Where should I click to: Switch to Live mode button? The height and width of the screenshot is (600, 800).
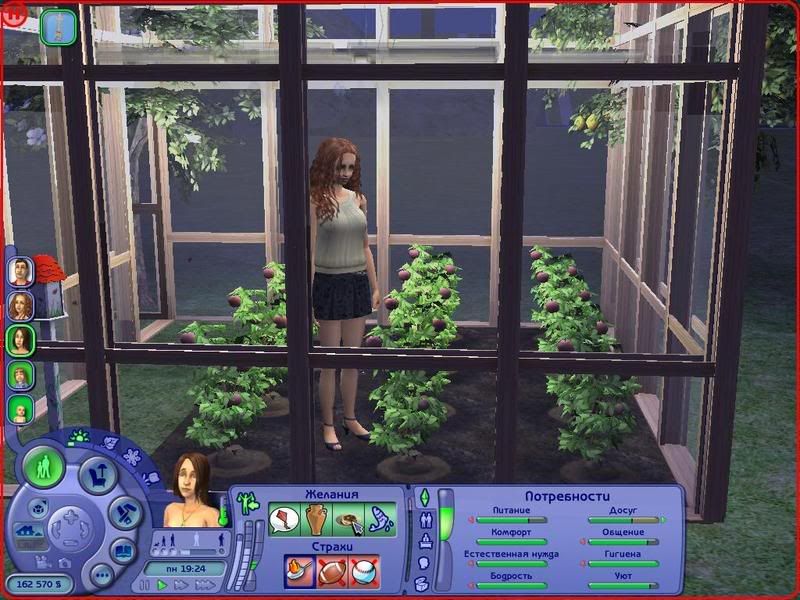click(x=45, y=467)
